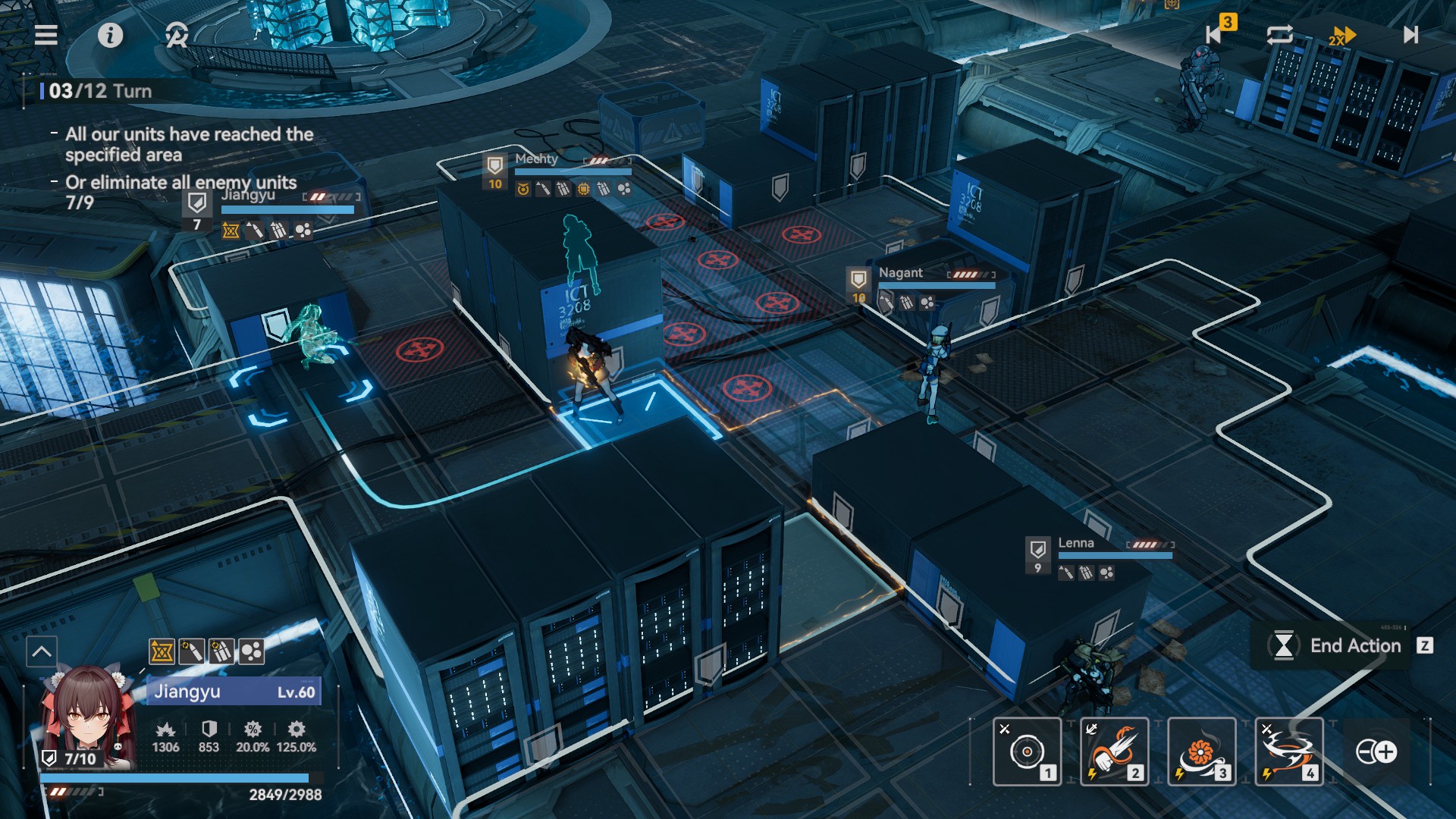Expand the unit panel with the up arrow
This screenshot has height=819, width=1456.
tap(42, 651)
